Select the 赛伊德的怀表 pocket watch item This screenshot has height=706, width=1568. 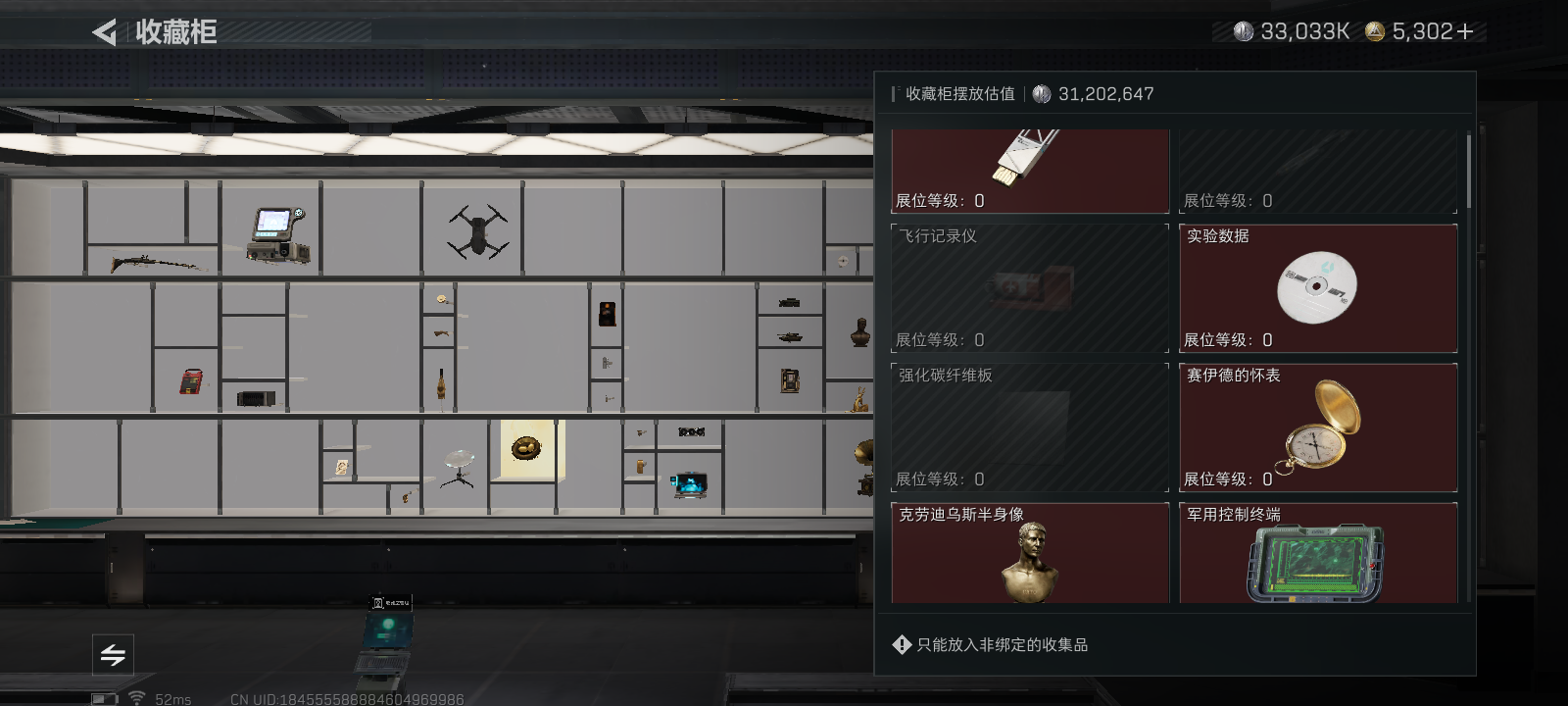(1317, 427)
